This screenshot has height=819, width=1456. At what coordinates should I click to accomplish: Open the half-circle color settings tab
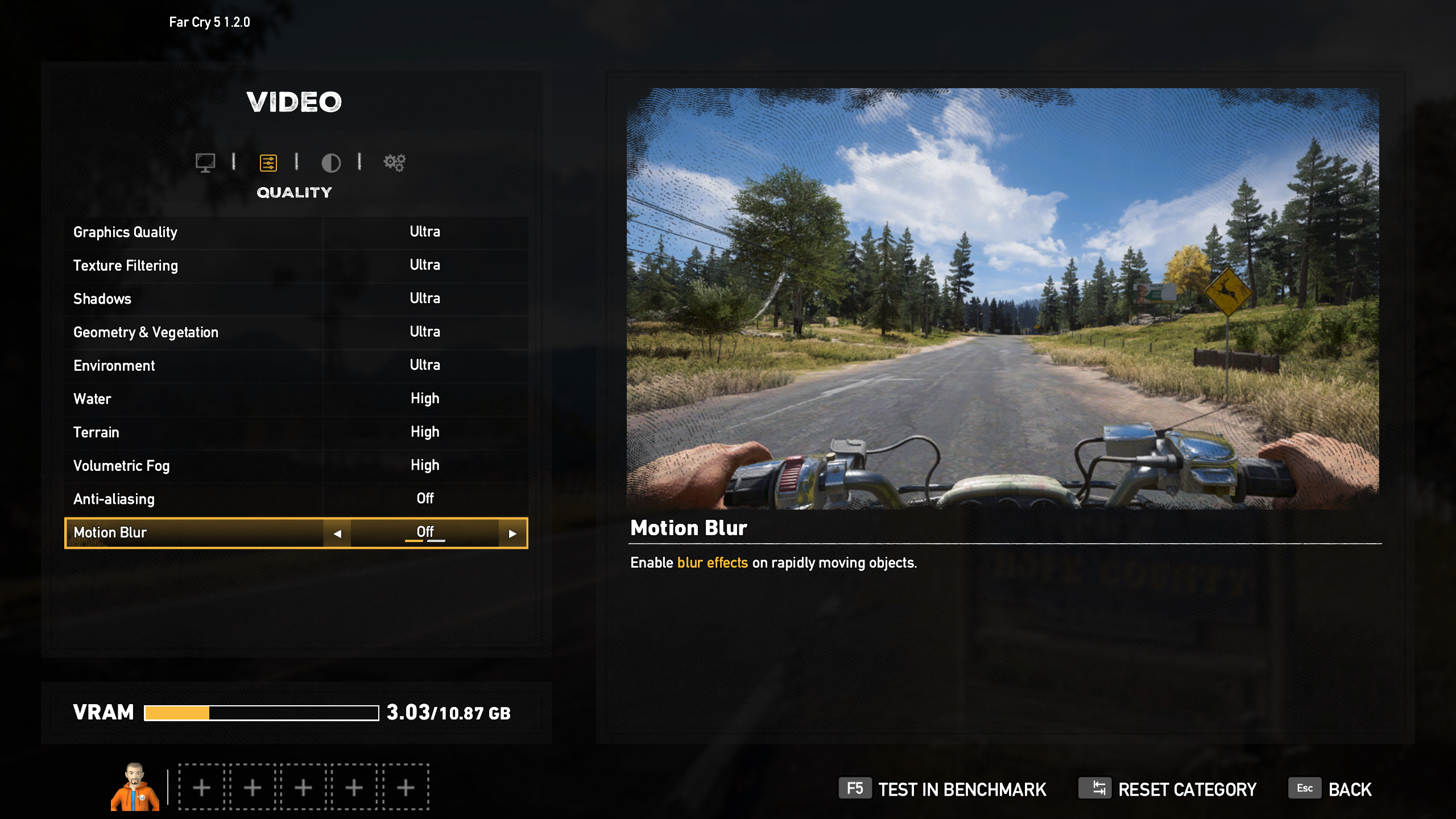[330, 163]
